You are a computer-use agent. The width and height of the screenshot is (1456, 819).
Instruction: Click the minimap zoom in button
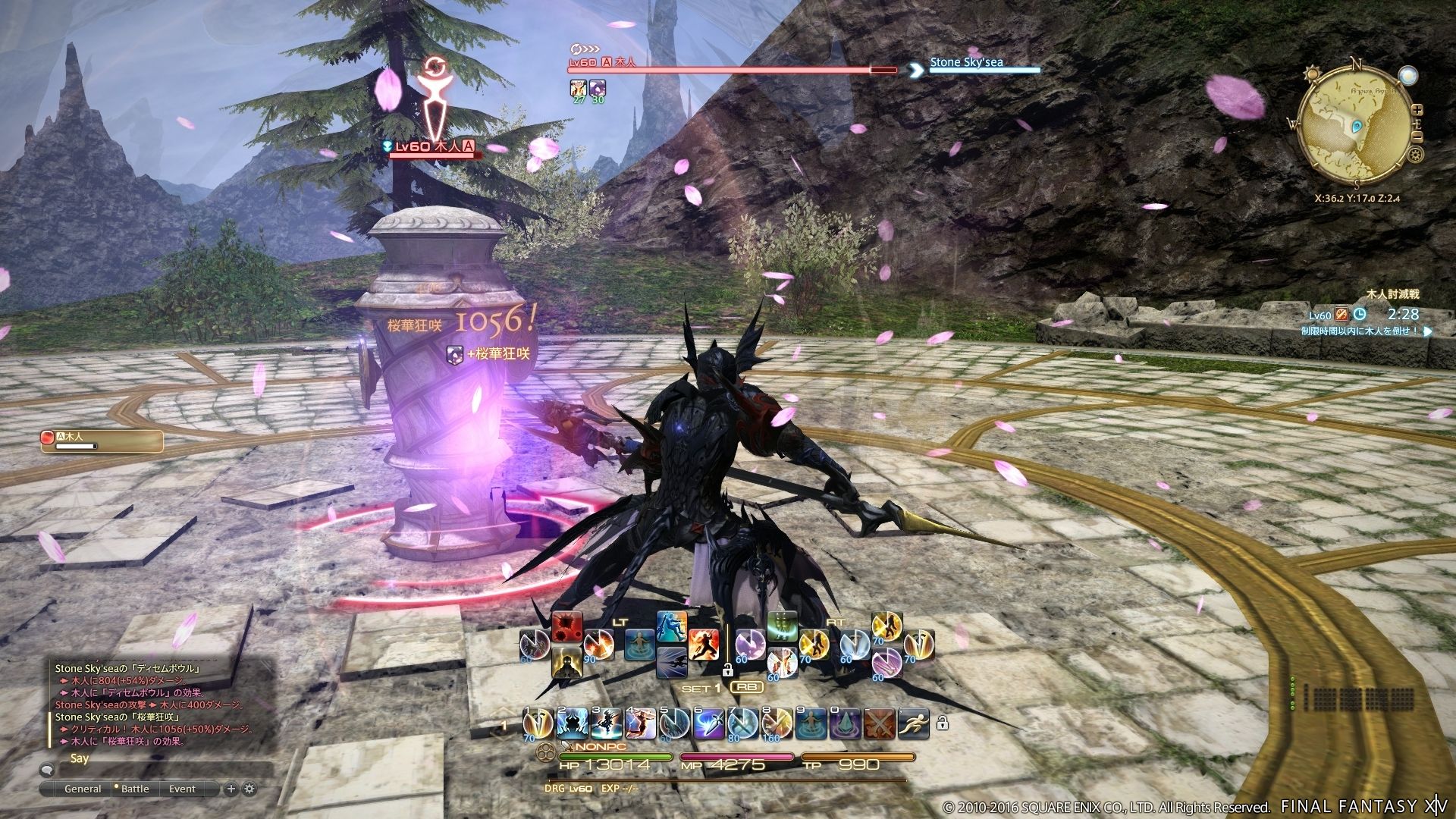(x=1417, y=110)
